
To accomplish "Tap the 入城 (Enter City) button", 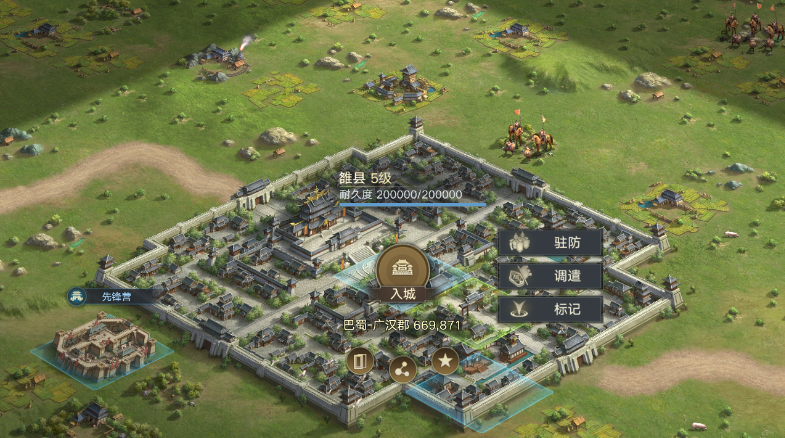I will 403,272.
